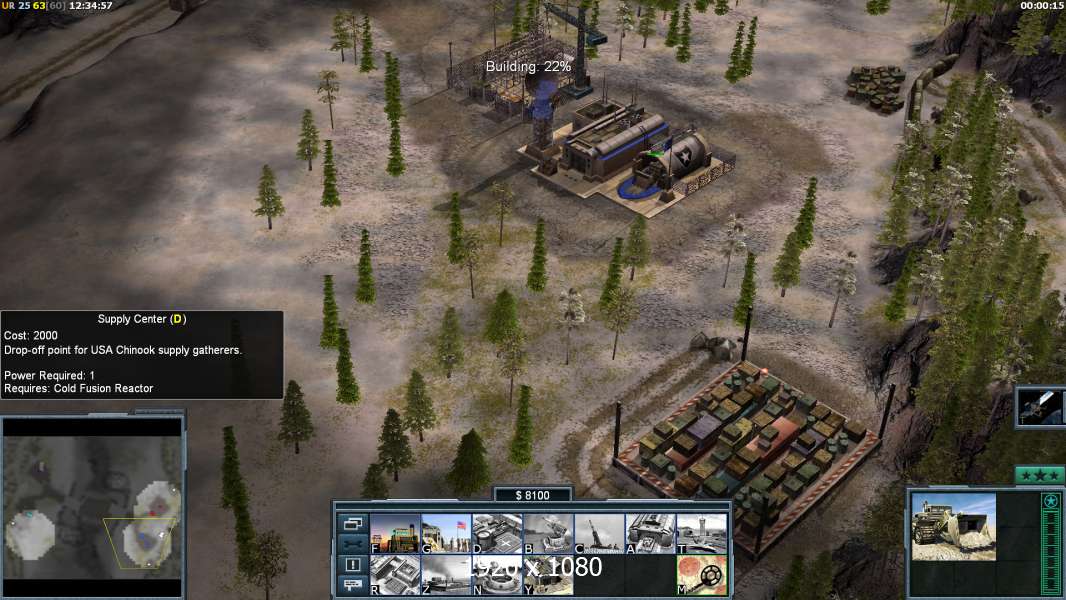Click the minimap radar view

tap(93, 498)
